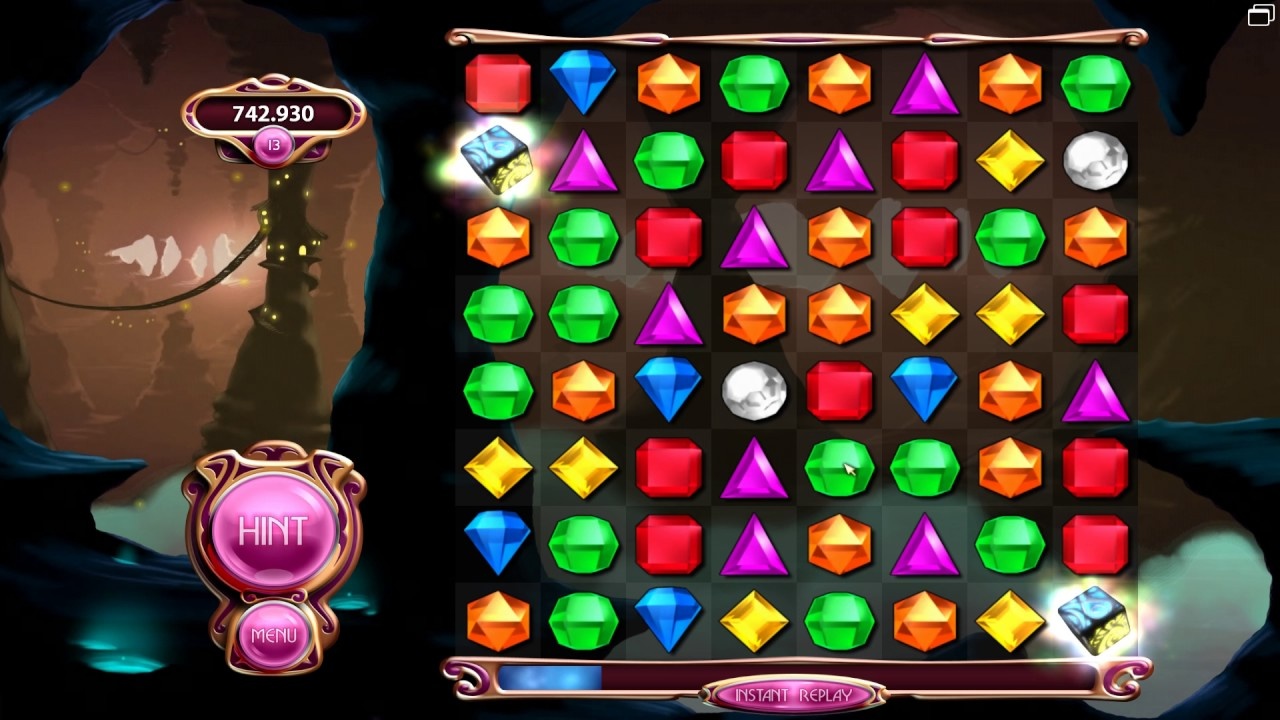Click the score display showing 742.930
Viewport: 1280px width, 720px height.
tap(272, 113)
